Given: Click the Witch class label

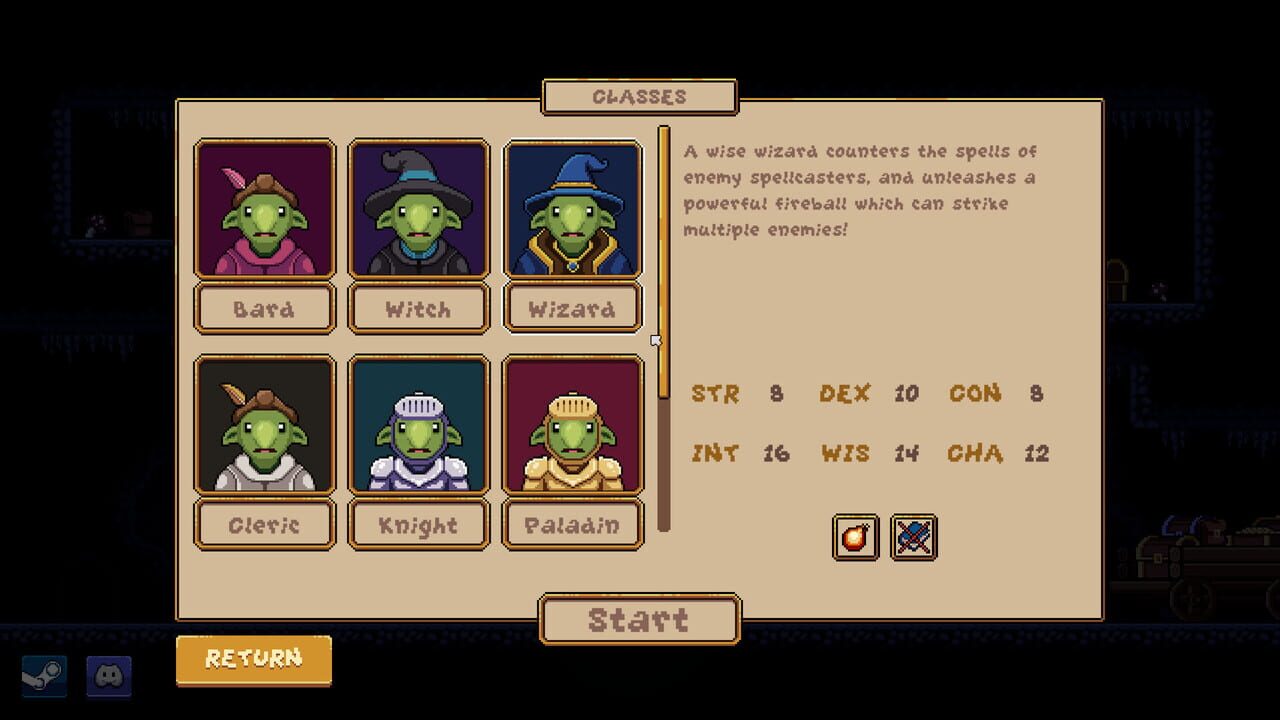Looking at the screenshot, I should 418,308.
